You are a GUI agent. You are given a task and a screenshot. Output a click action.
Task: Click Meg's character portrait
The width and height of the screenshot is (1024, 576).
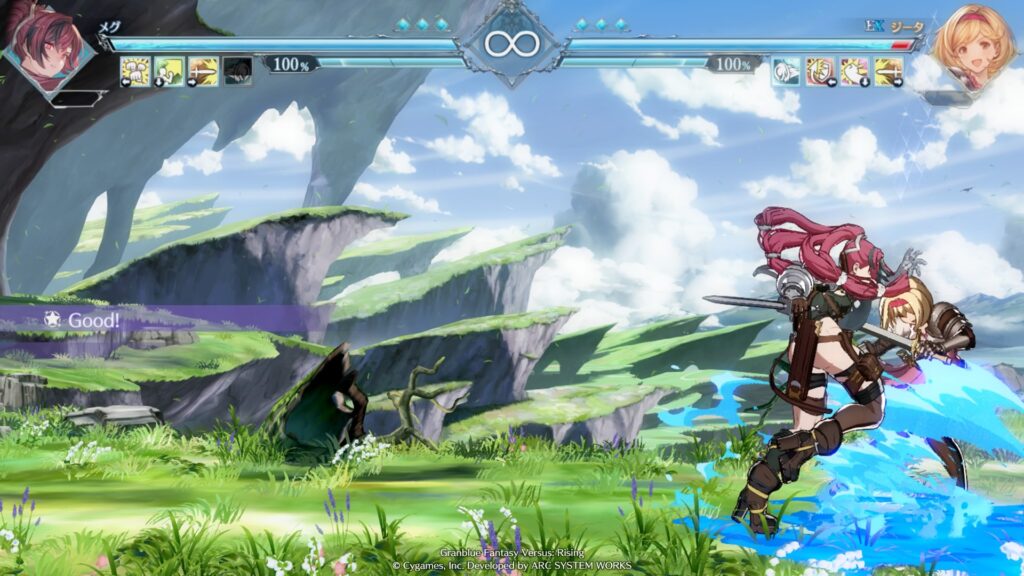pyautogui.click(x=45, y=45)
